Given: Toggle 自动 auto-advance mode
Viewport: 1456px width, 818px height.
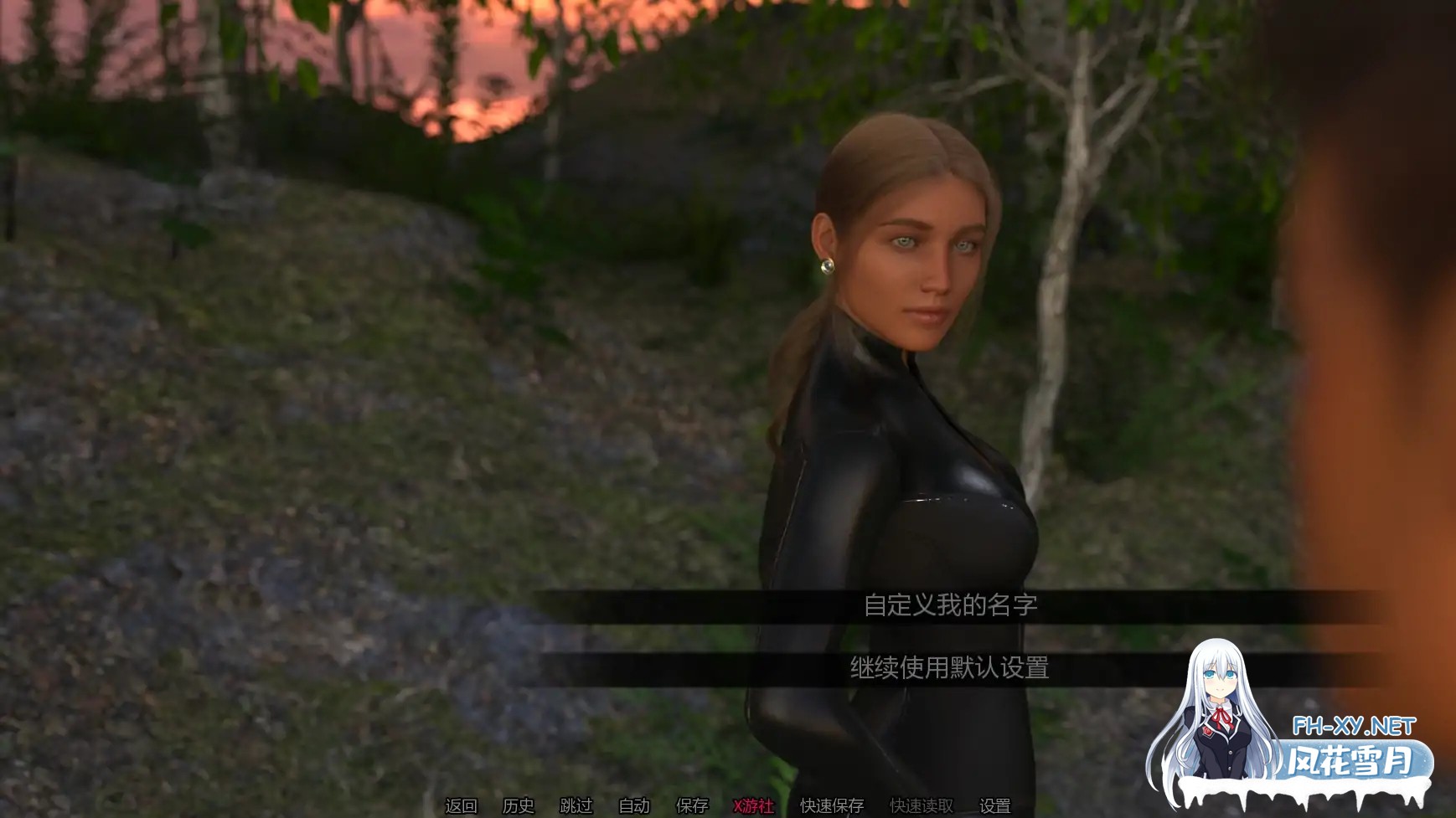Looking at the screenshot, I should (x=633, y=807).
